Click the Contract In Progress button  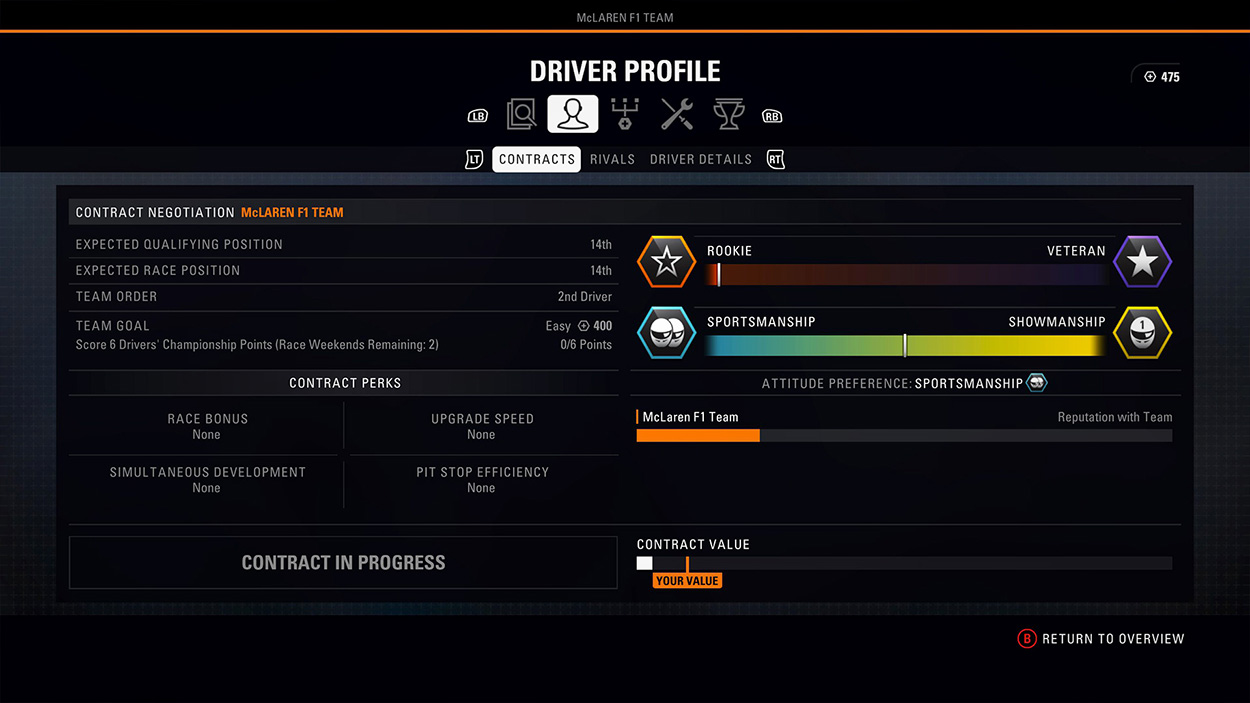coord(343,562)
